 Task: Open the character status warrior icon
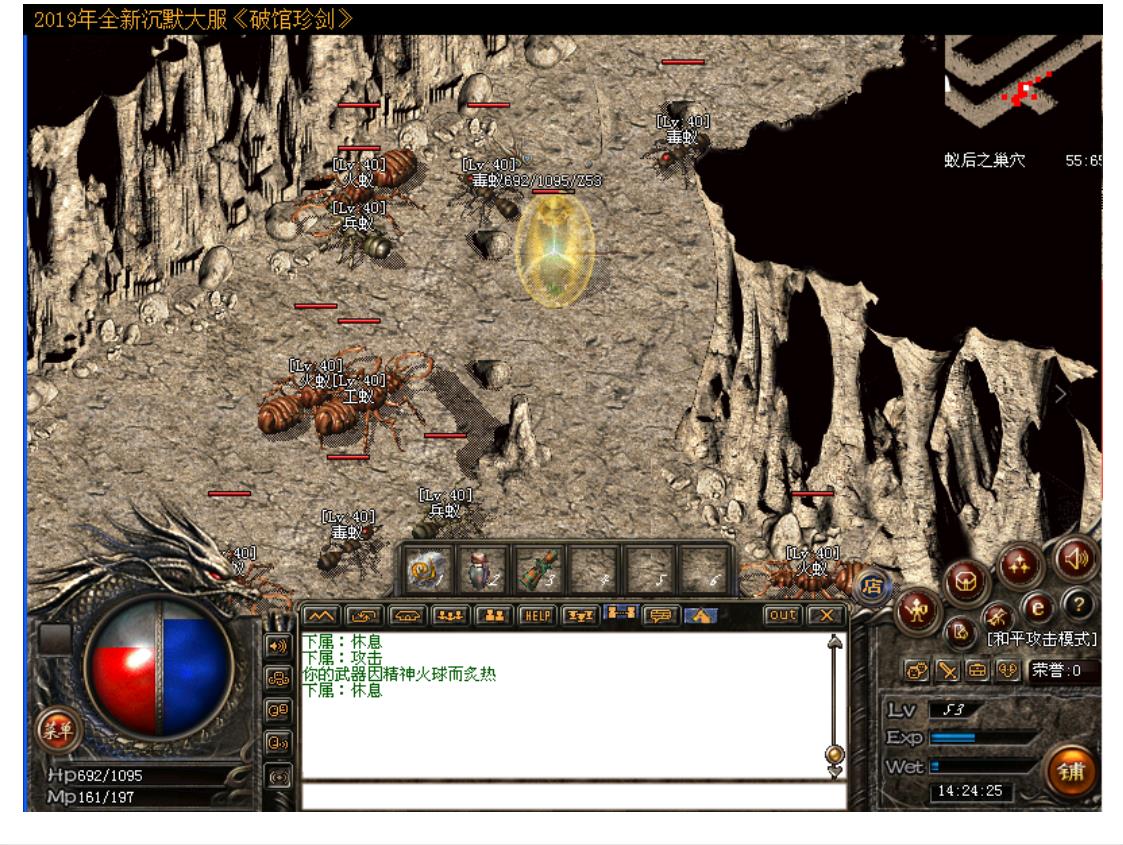click(916, 610)
